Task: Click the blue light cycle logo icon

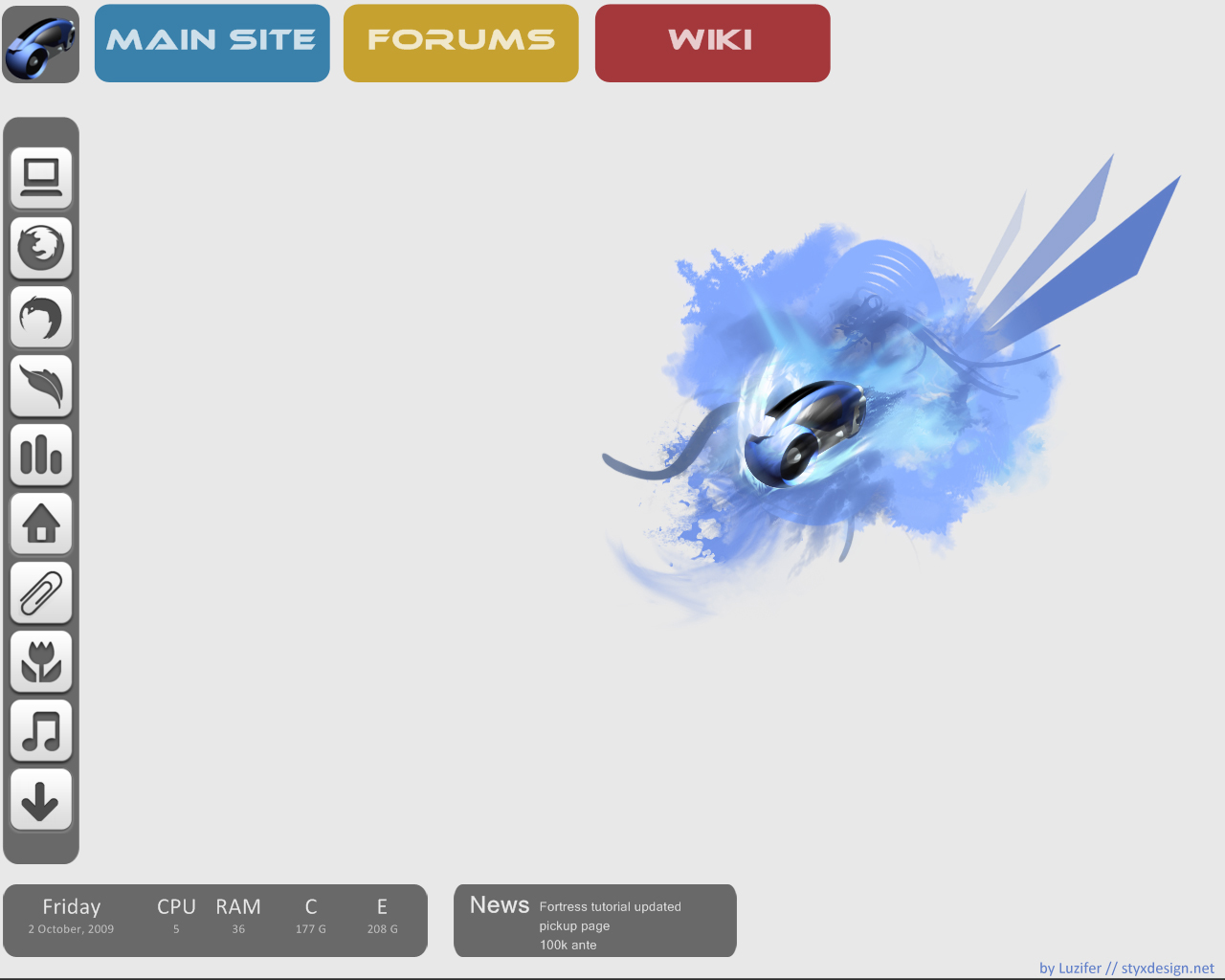Action: pos(41,44)
